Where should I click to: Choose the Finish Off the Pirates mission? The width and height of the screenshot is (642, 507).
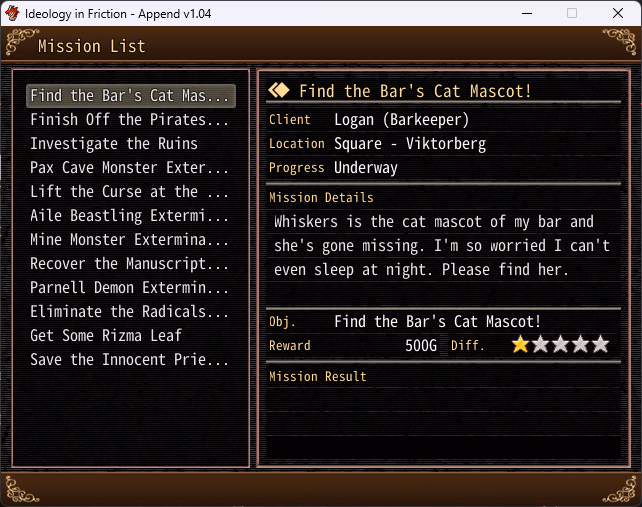click(x=130, y=120)
